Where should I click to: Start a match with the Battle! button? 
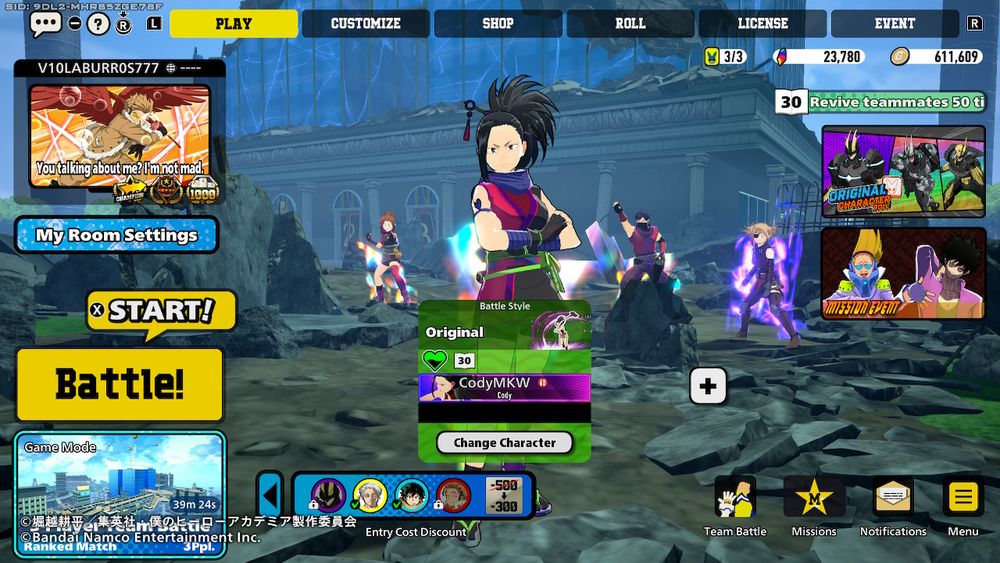coord(120,384)
